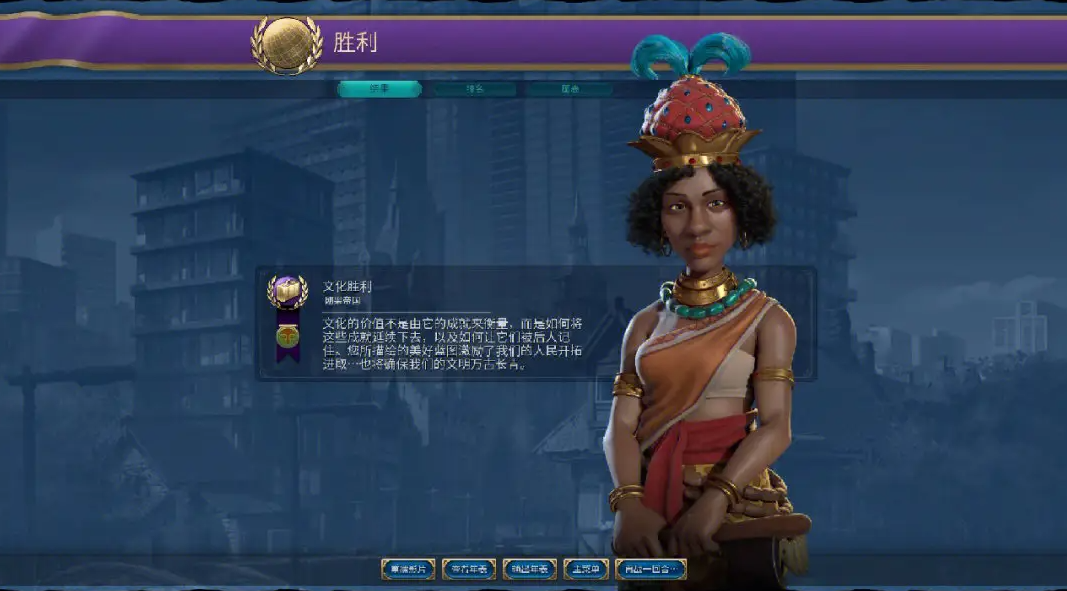Switch to the 排名 rankings tab
Viewport: 1067px width, 591px height.
click(x=475, y=89)
